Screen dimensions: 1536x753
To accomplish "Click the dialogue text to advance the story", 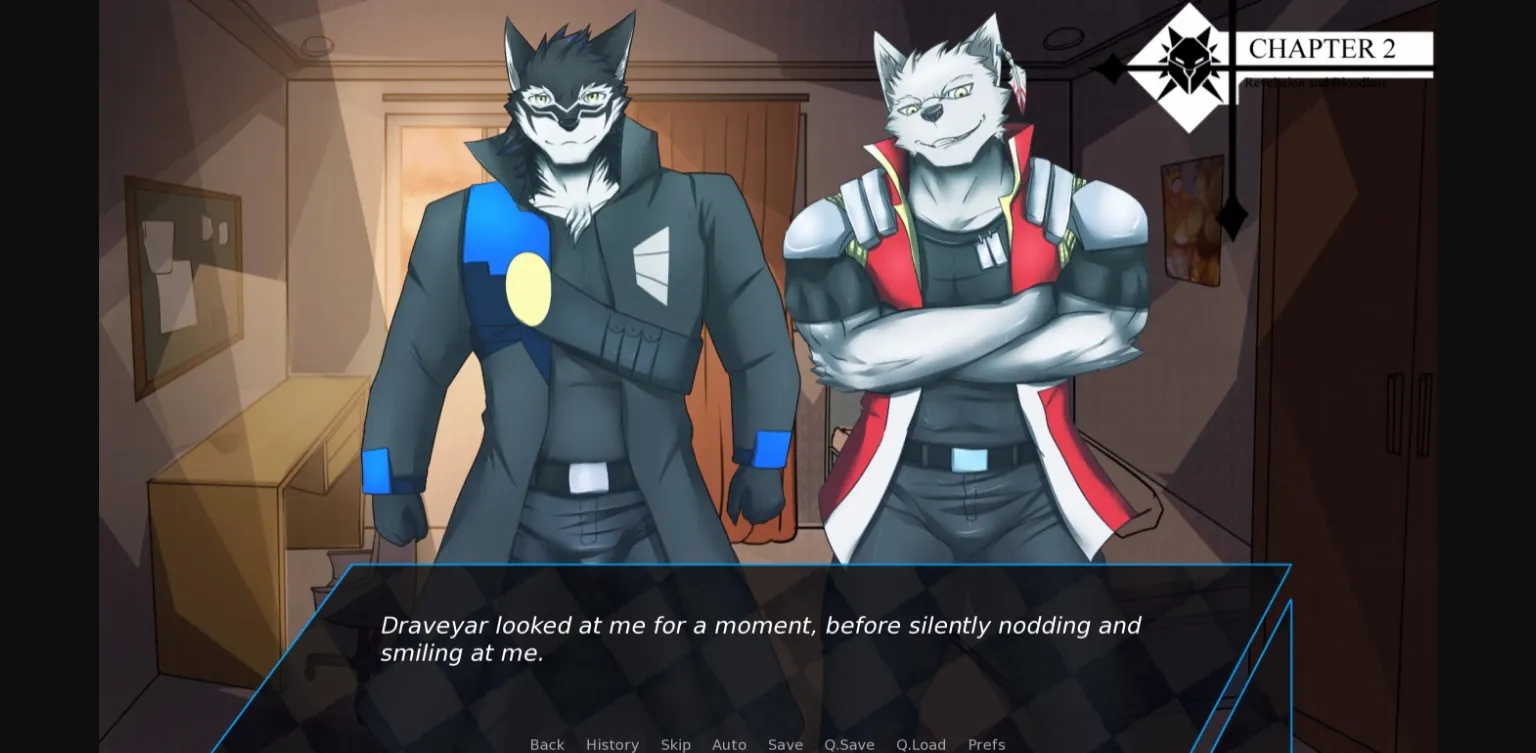I will (x=760, y=638).
